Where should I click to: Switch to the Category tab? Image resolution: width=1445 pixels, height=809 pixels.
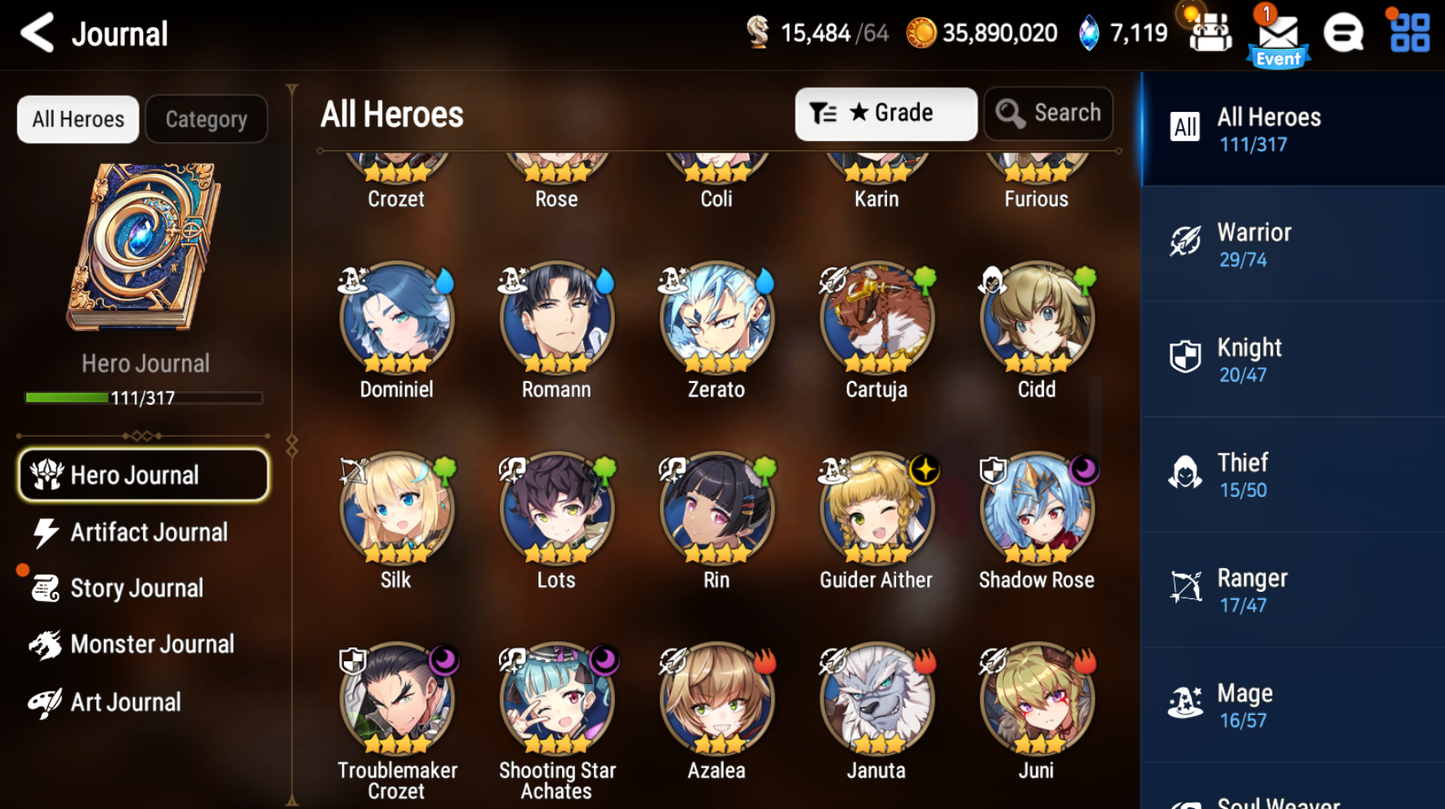(206, 119)
